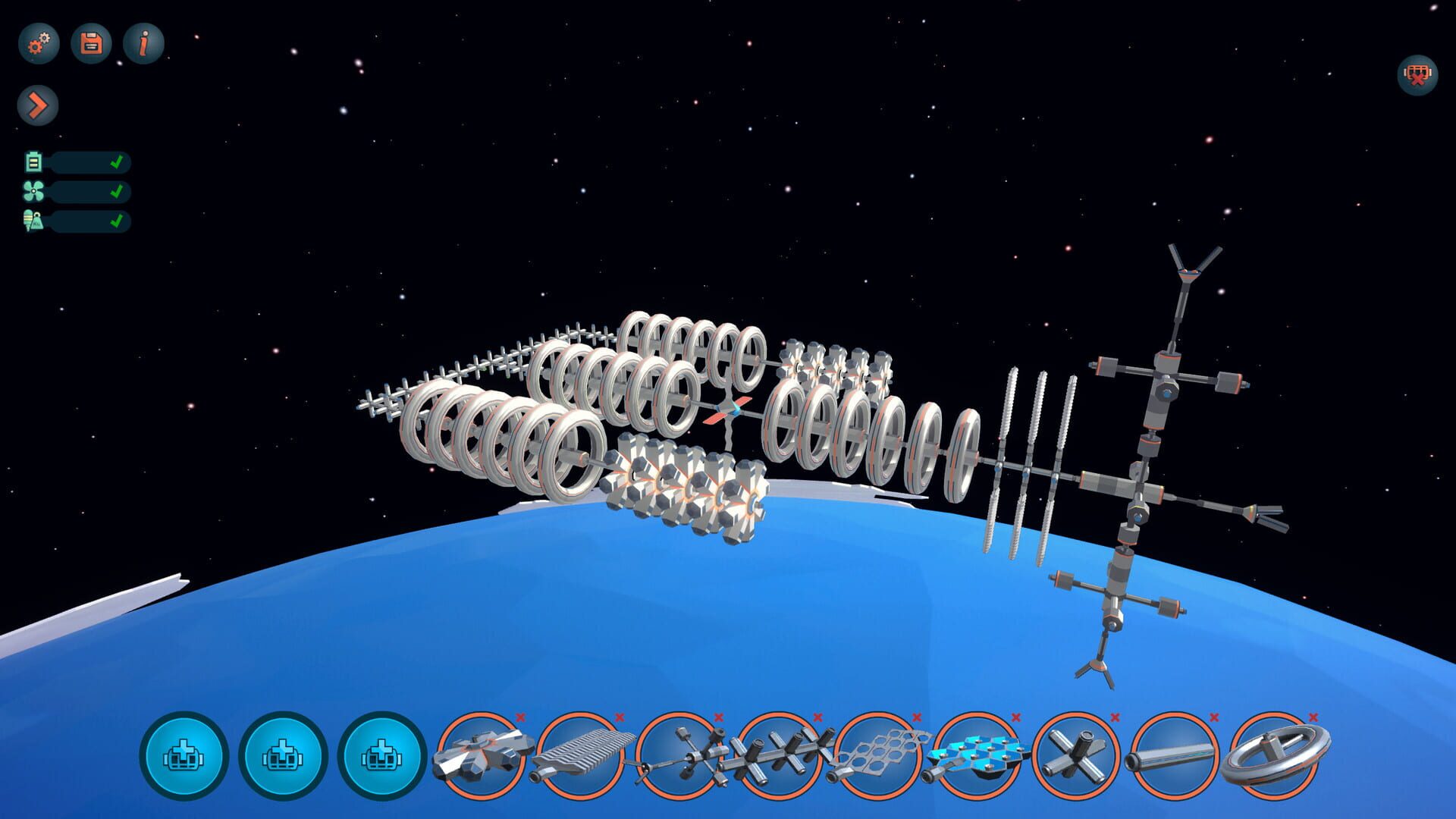Viewport: 1456px width, 819px height.
Task: Open the settings gear icon
Action: (39, 43)
